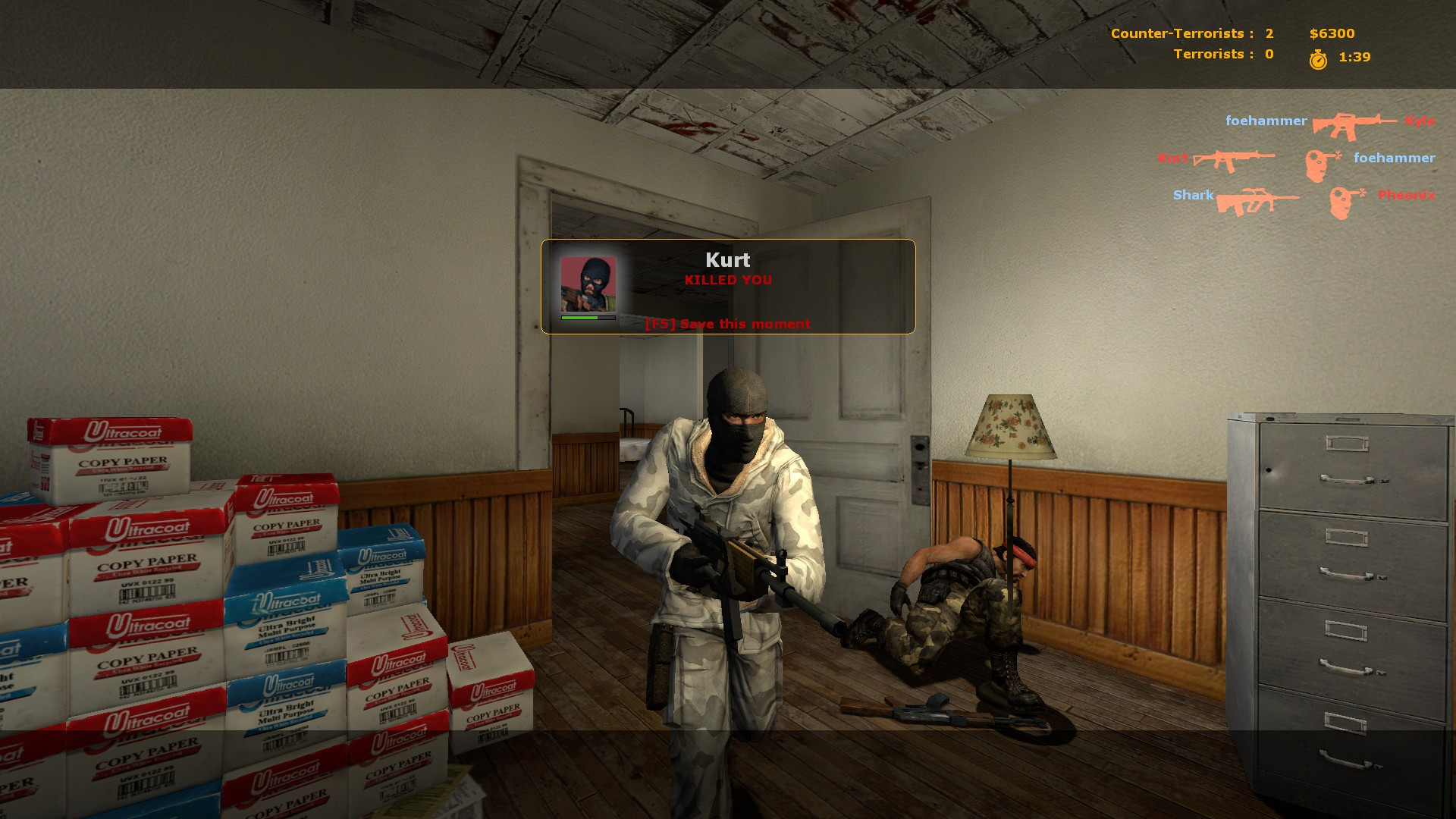Click the rifle icon beside Kurt in the kill feed

1234,160
